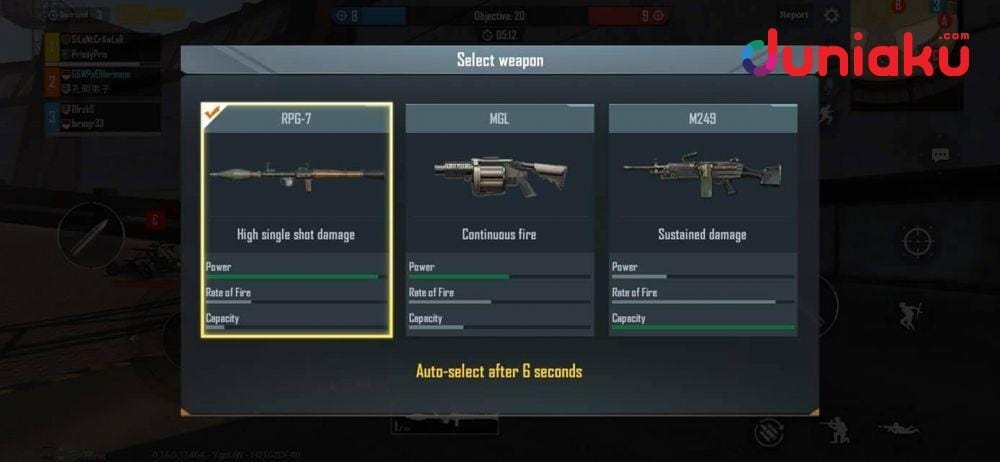Open the chat bubble icon
Viewport: 1000px width, 462px height.
[940, 155]
